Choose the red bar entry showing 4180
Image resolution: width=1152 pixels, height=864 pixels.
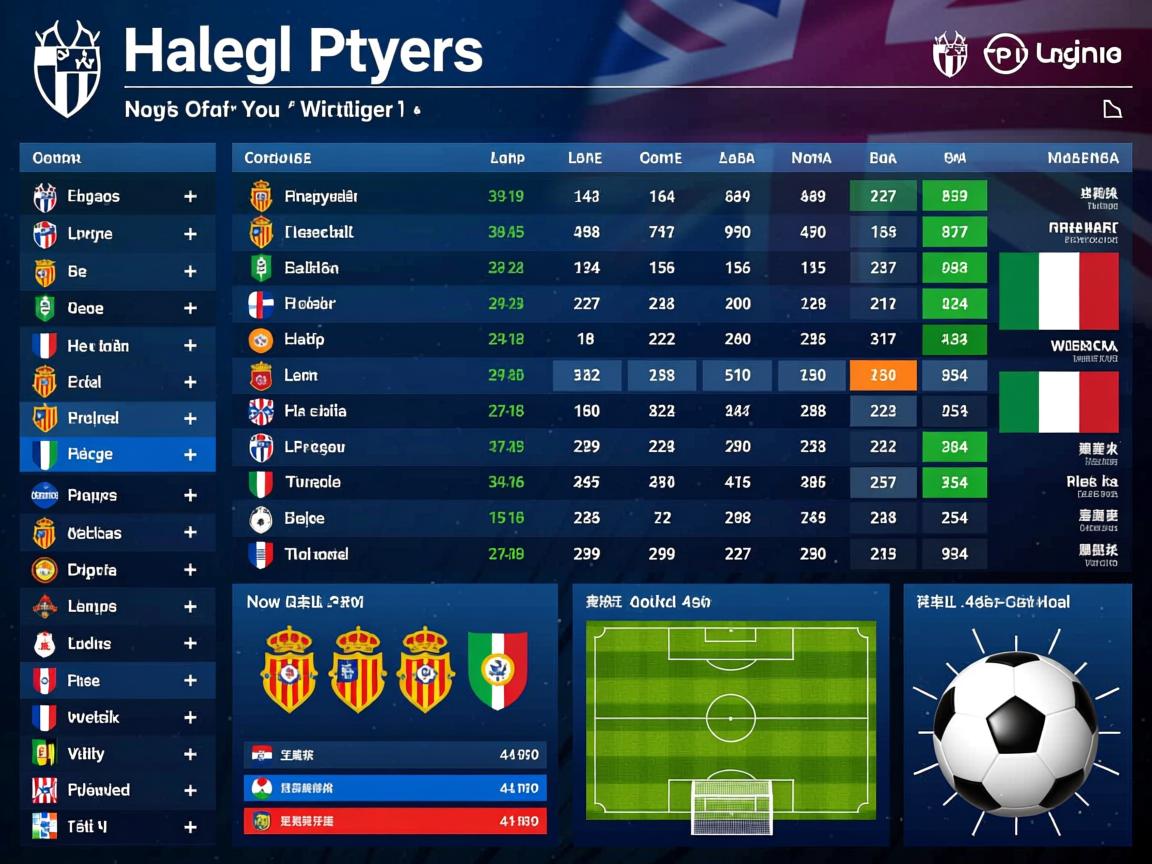[395, 822]
